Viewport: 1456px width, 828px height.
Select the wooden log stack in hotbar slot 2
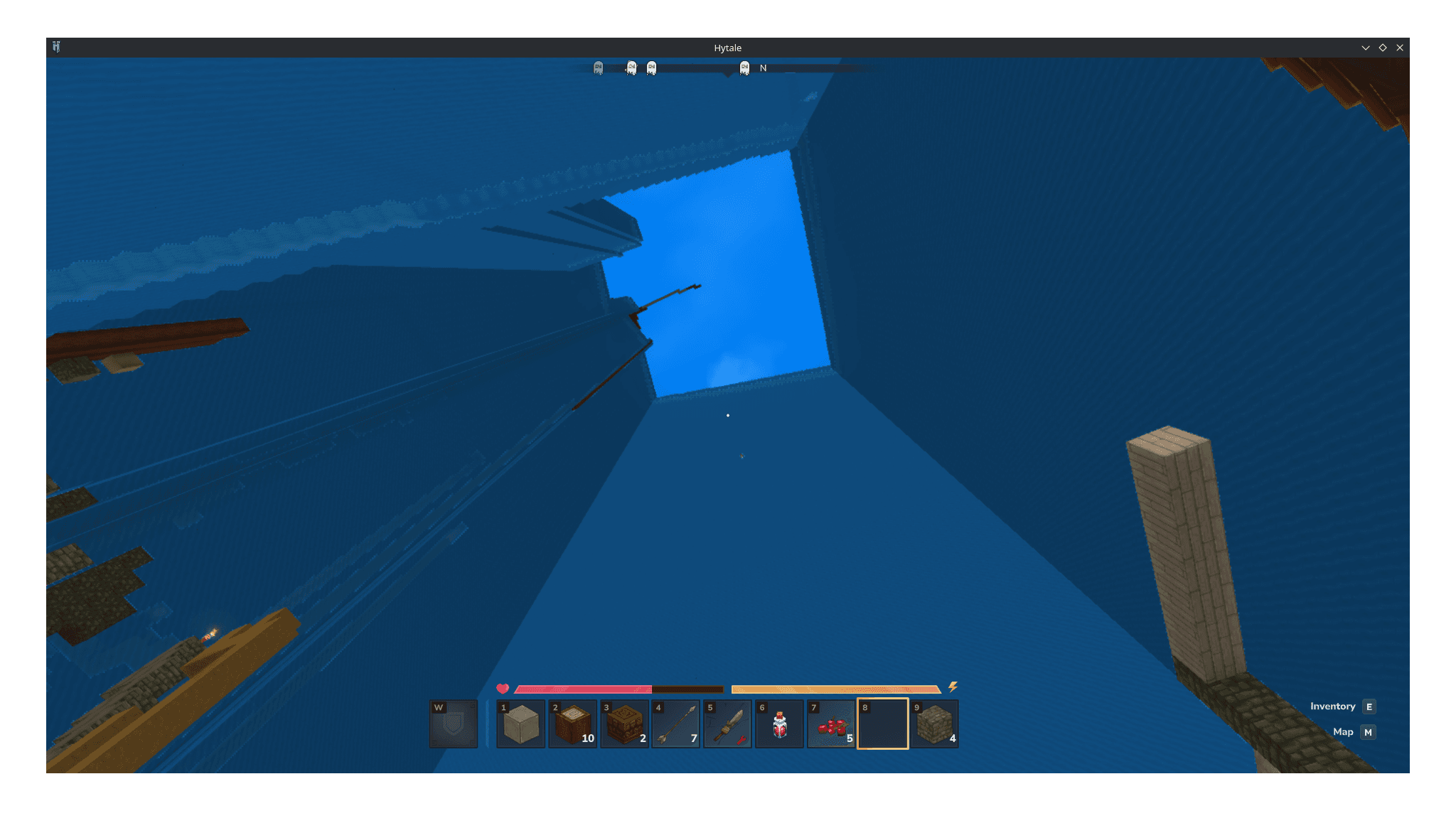(x=573, y=724)
